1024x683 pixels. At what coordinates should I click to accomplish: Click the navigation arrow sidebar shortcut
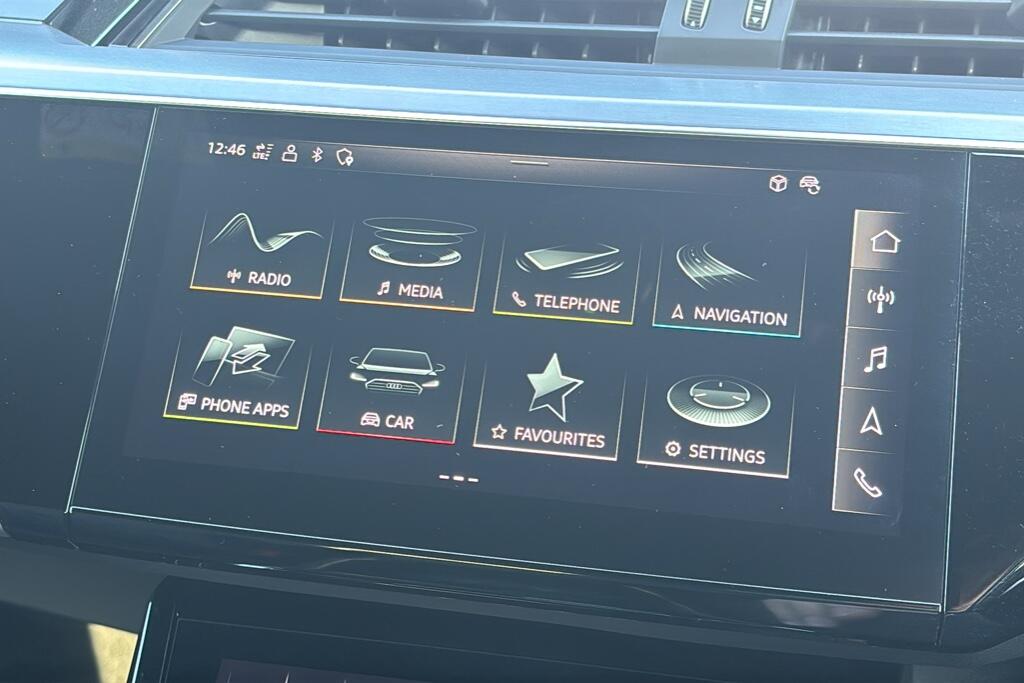(871, 422)
